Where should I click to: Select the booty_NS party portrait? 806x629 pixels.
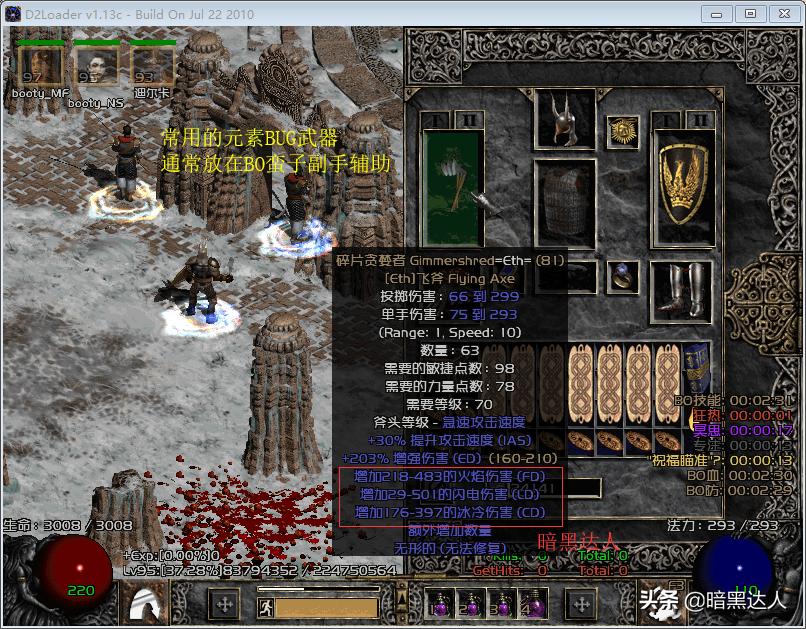96,67
